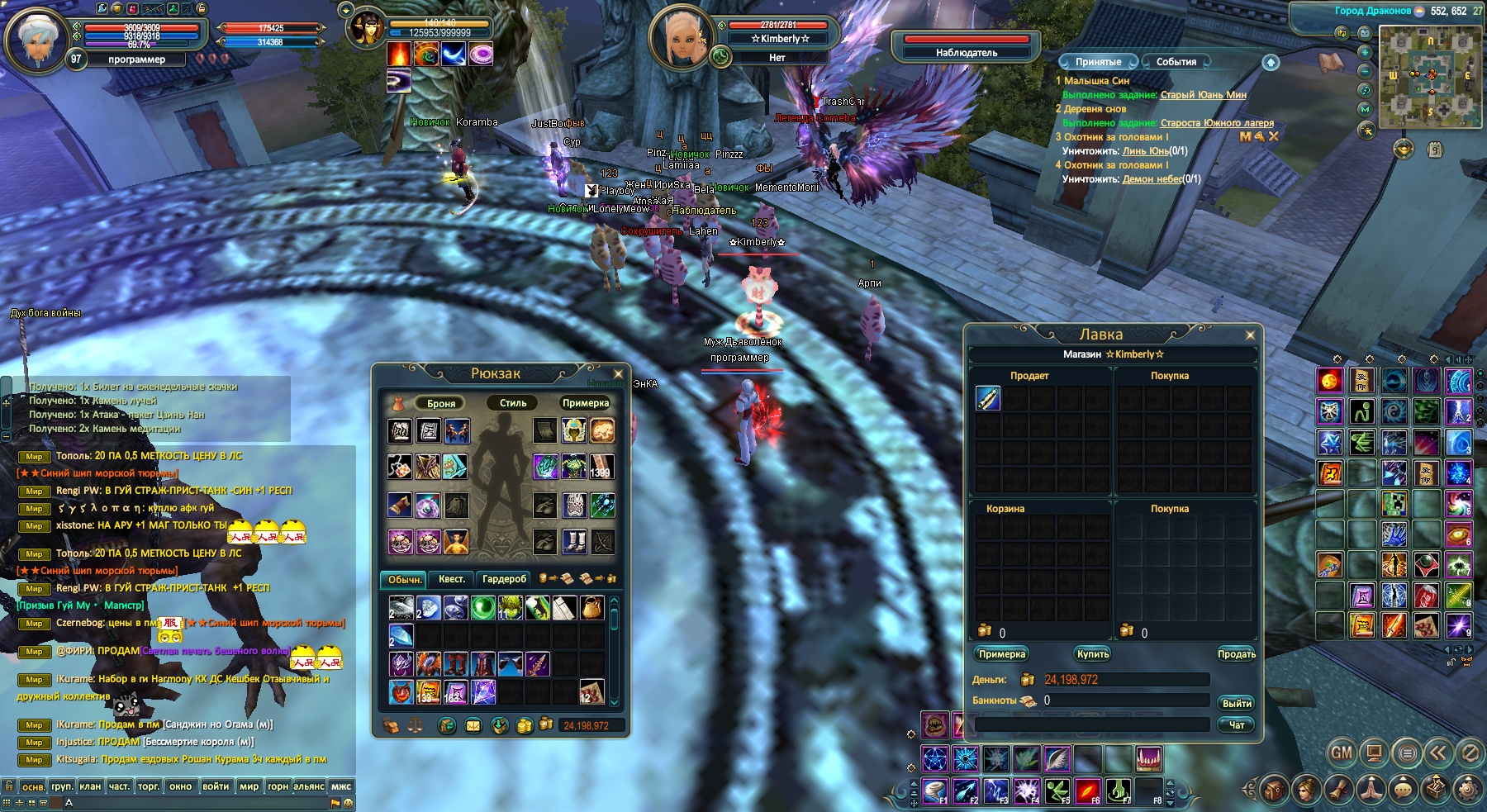Select the green orb item in the backpack

pyautogui.click(x=482, y=608)
